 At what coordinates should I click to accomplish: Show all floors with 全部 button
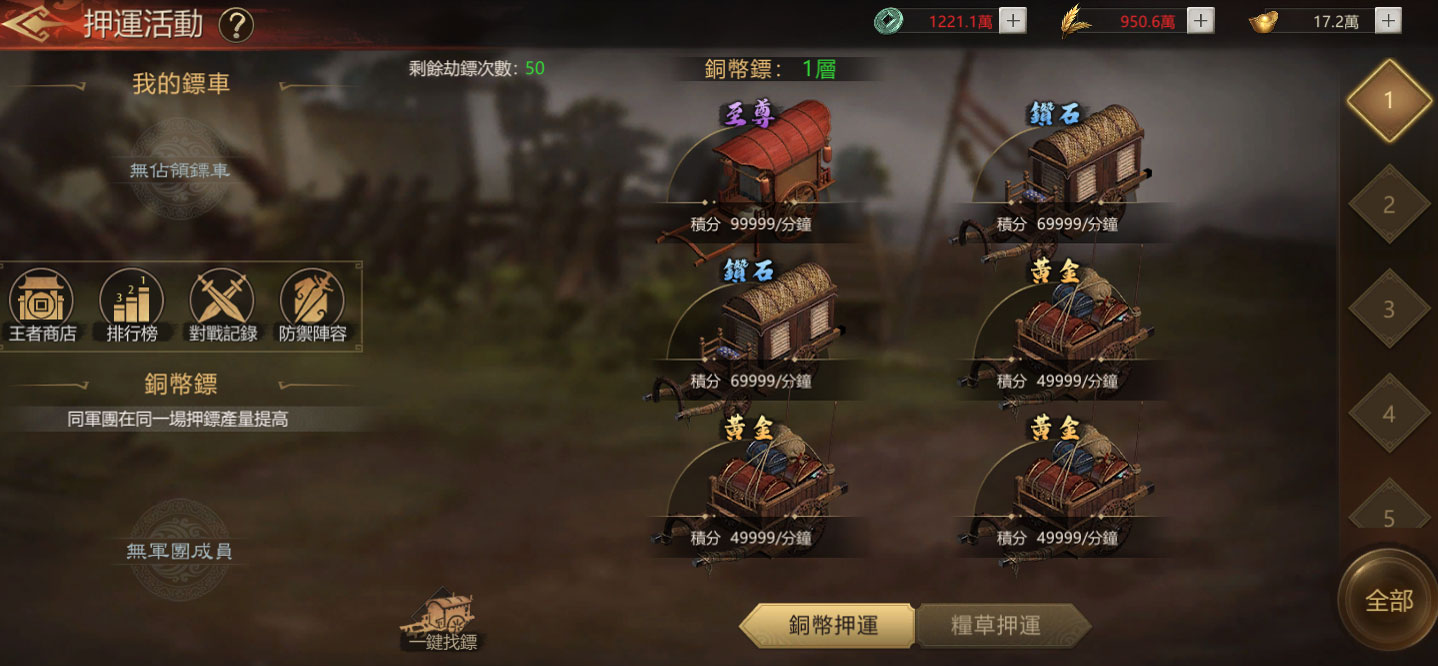pos(1389,600)
